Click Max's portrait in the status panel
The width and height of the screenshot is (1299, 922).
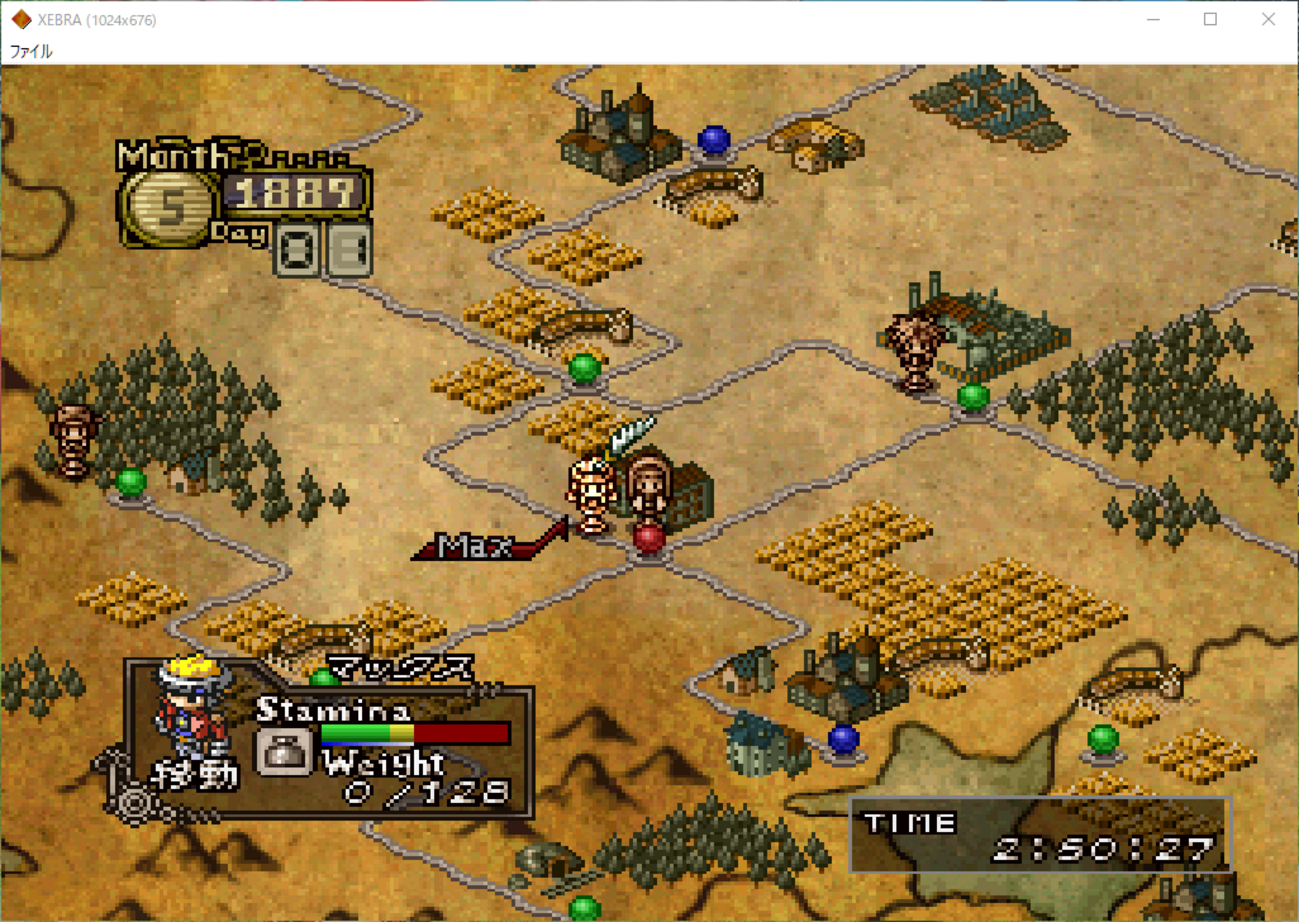point(193,706)
